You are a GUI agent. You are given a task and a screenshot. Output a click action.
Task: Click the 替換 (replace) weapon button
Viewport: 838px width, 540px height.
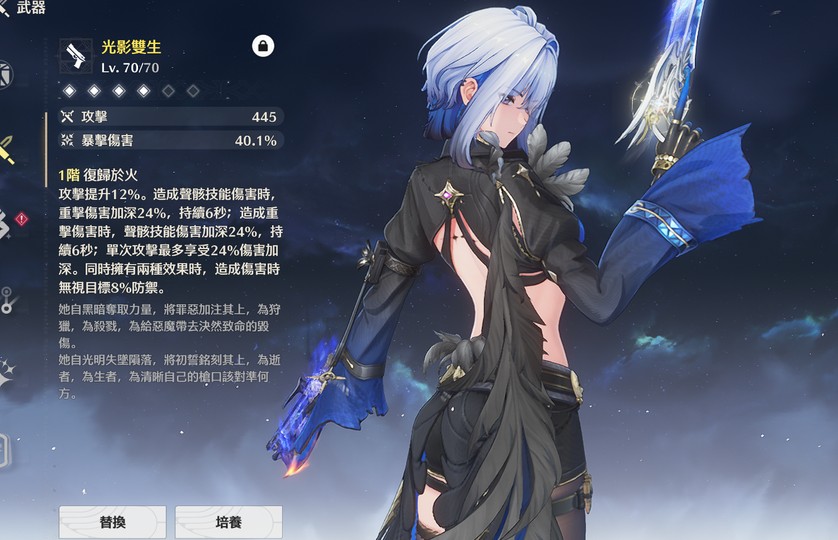[x=112, y=522]
